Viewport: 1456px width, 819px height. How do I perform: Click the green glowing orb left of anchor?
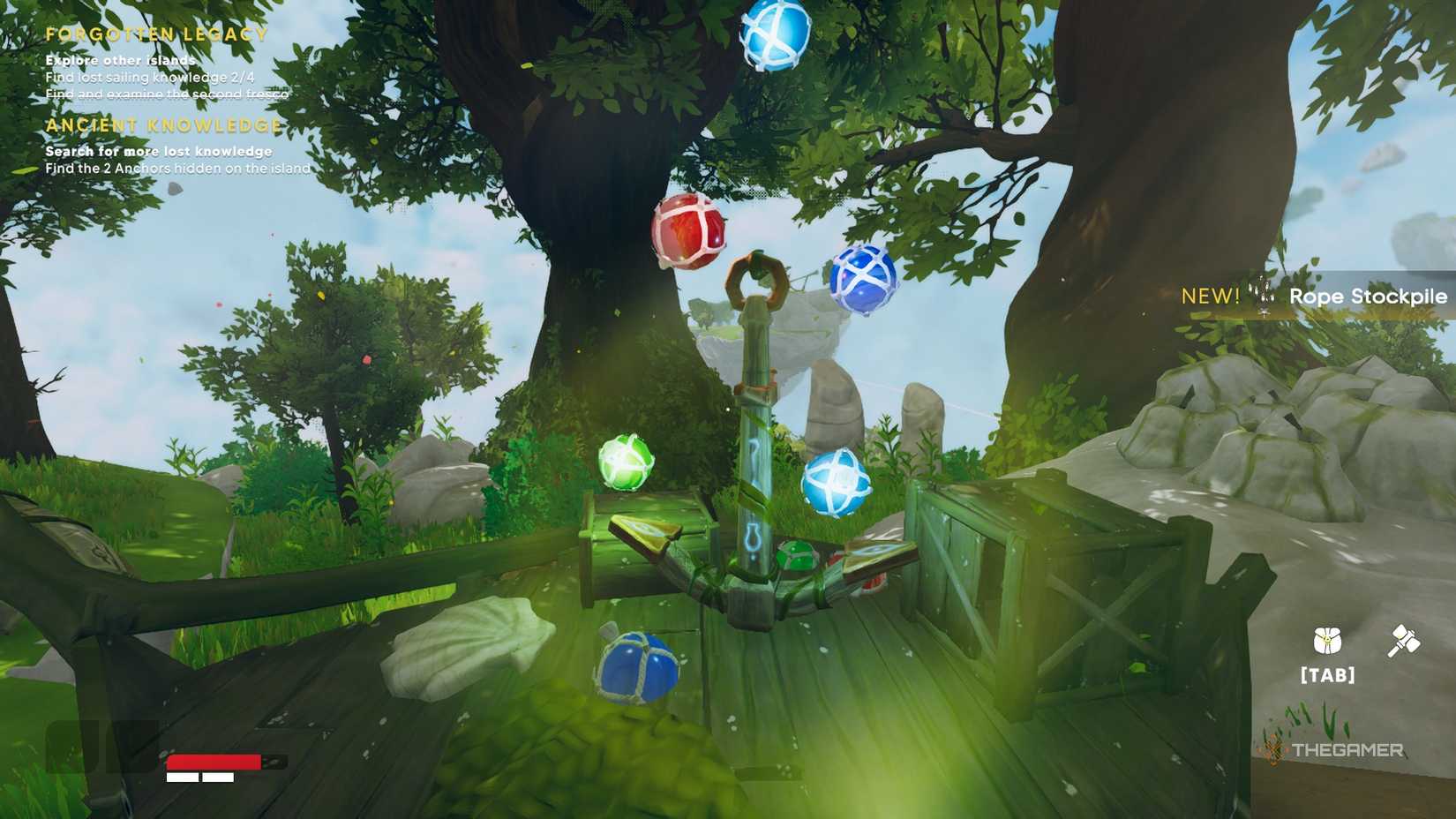point(627,460)
